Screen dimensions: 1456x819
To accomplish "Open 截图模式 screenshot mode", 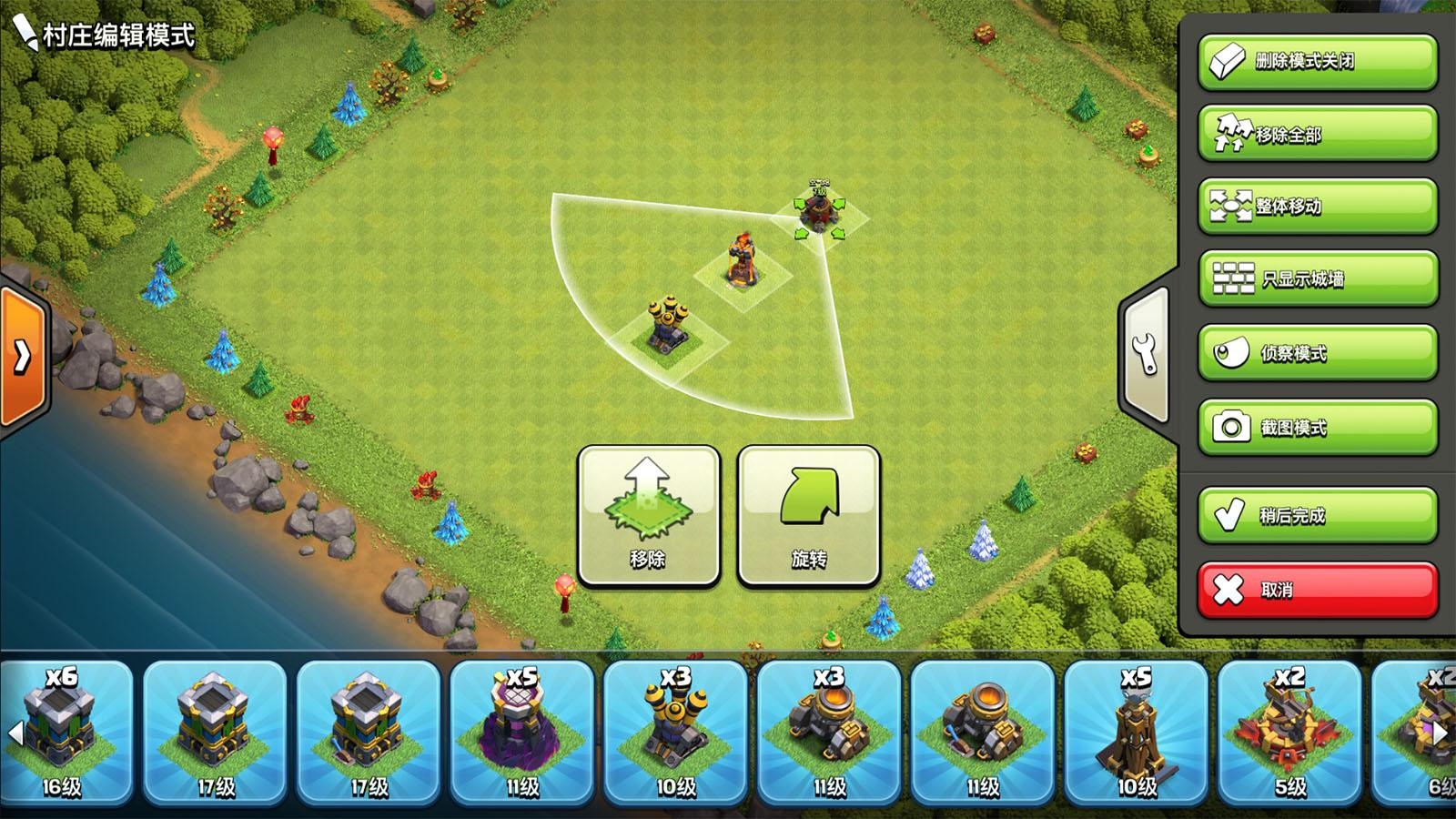I will pyautogui.click(x=1317, y=427).
